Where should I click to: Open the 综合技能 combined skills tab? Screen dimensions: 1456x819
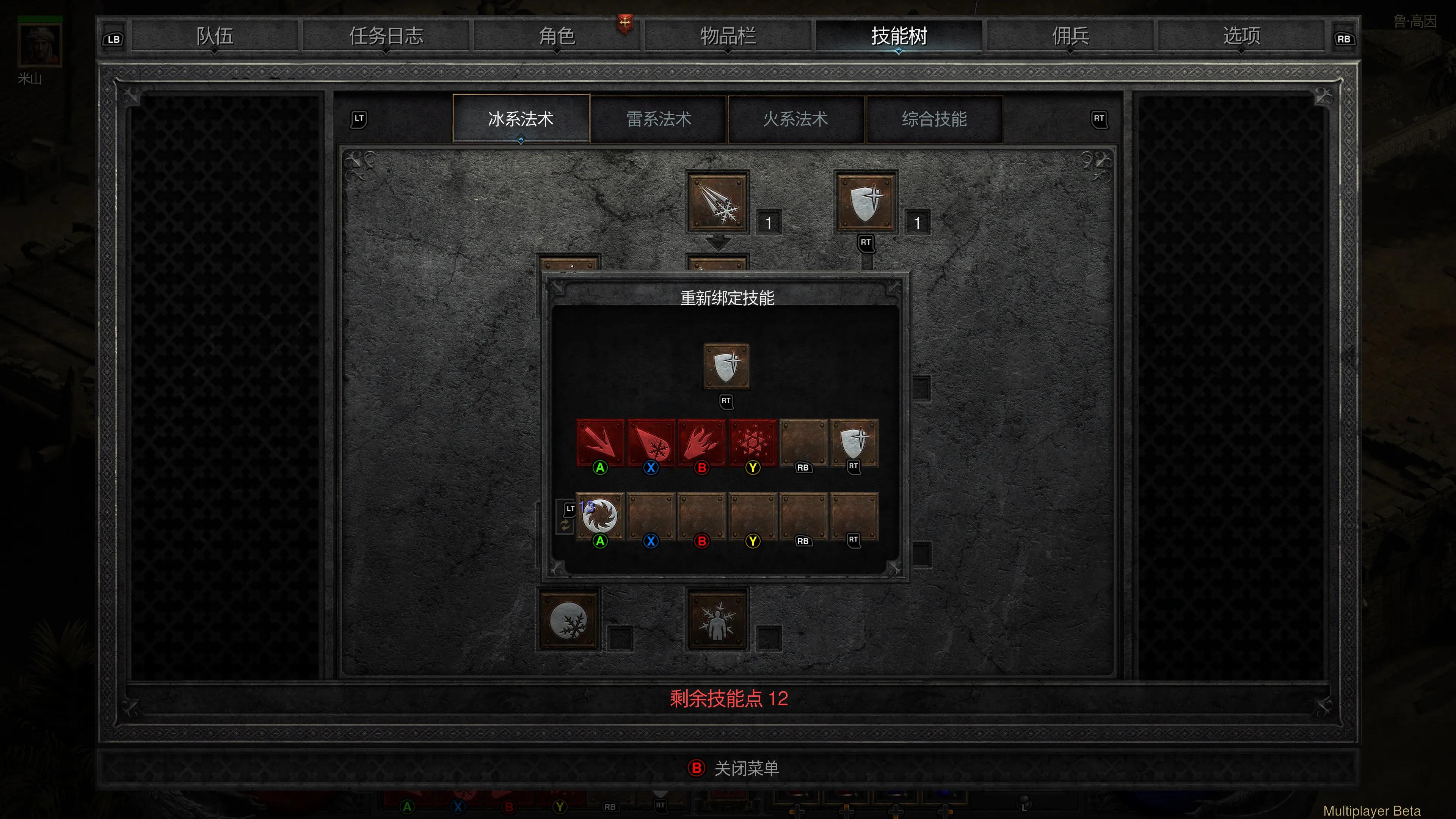click(x=934, y=119)
